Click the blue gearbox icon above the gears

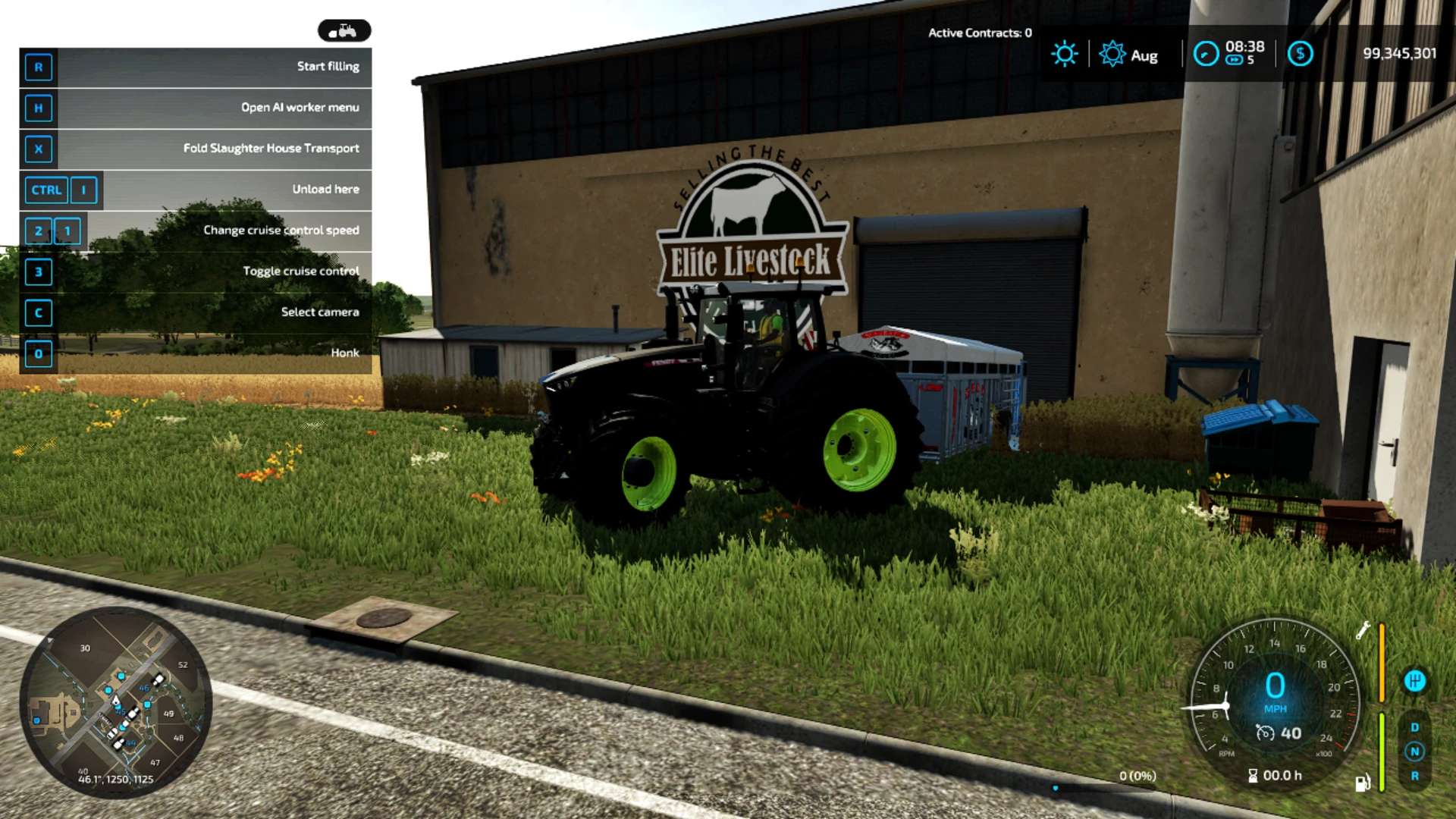tap(1414, 680)
